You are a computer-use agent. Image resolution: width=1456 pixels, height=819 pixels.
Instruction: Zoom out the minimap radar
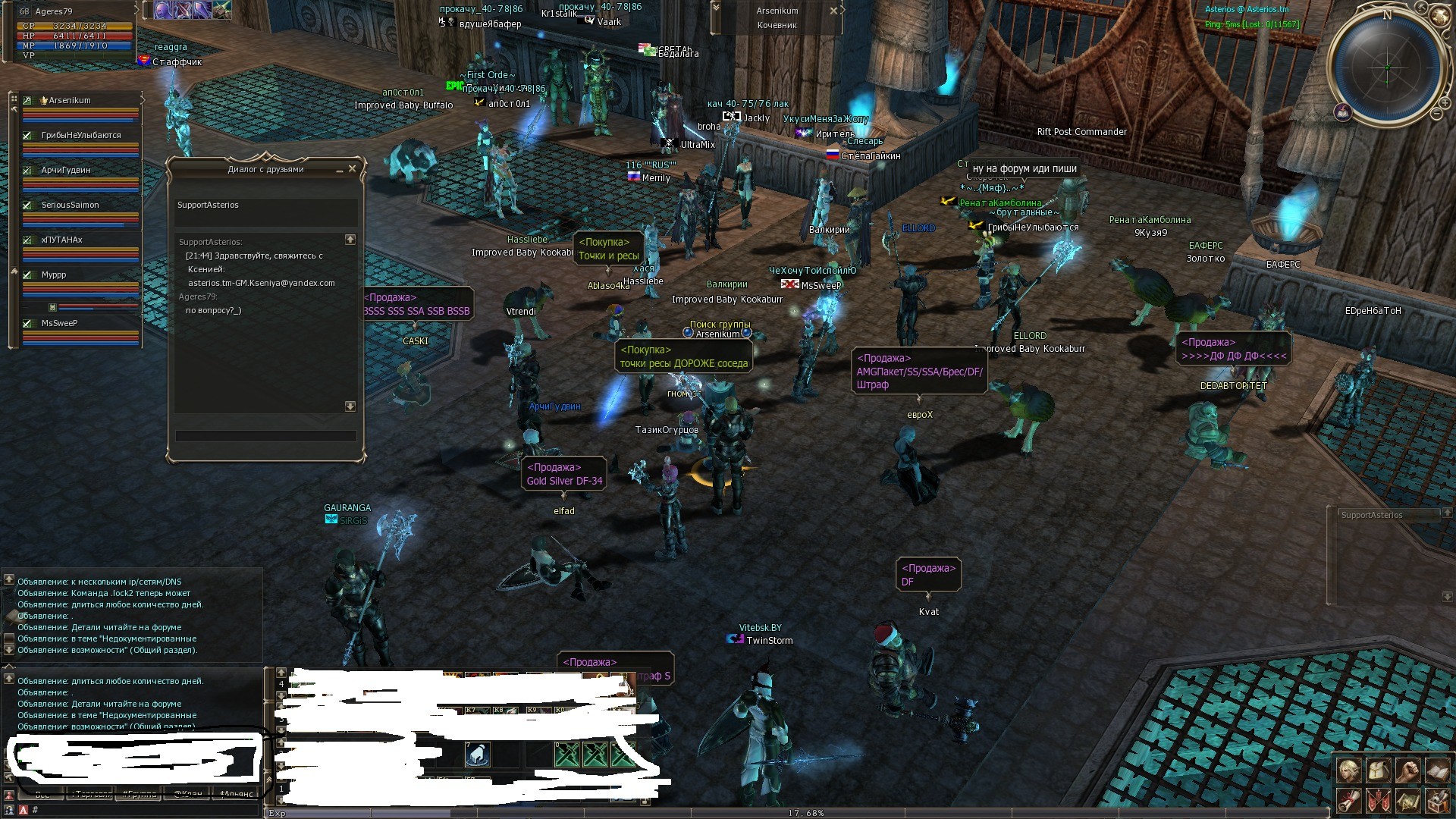(1436, 114)
